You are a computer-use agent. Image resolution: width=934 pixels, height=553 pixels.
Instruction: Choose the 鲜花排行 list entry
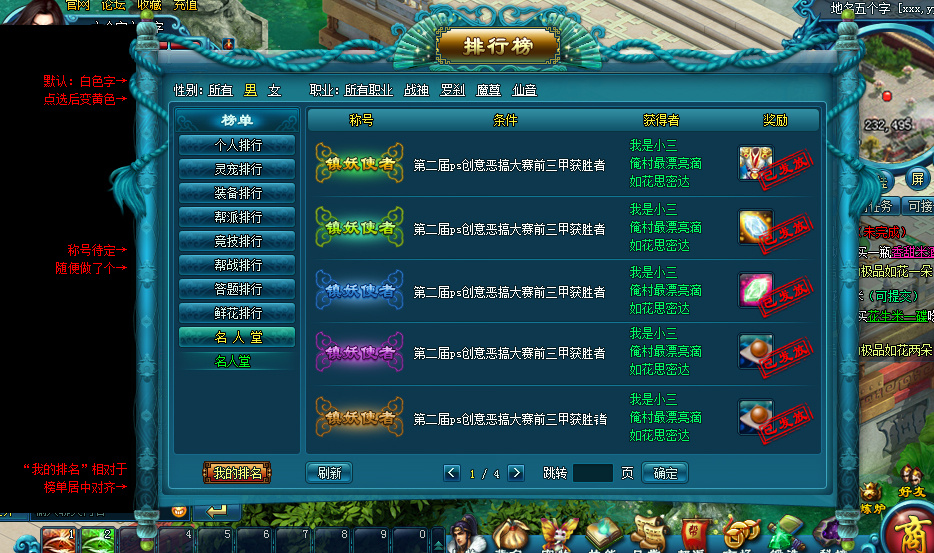point(237,312)
